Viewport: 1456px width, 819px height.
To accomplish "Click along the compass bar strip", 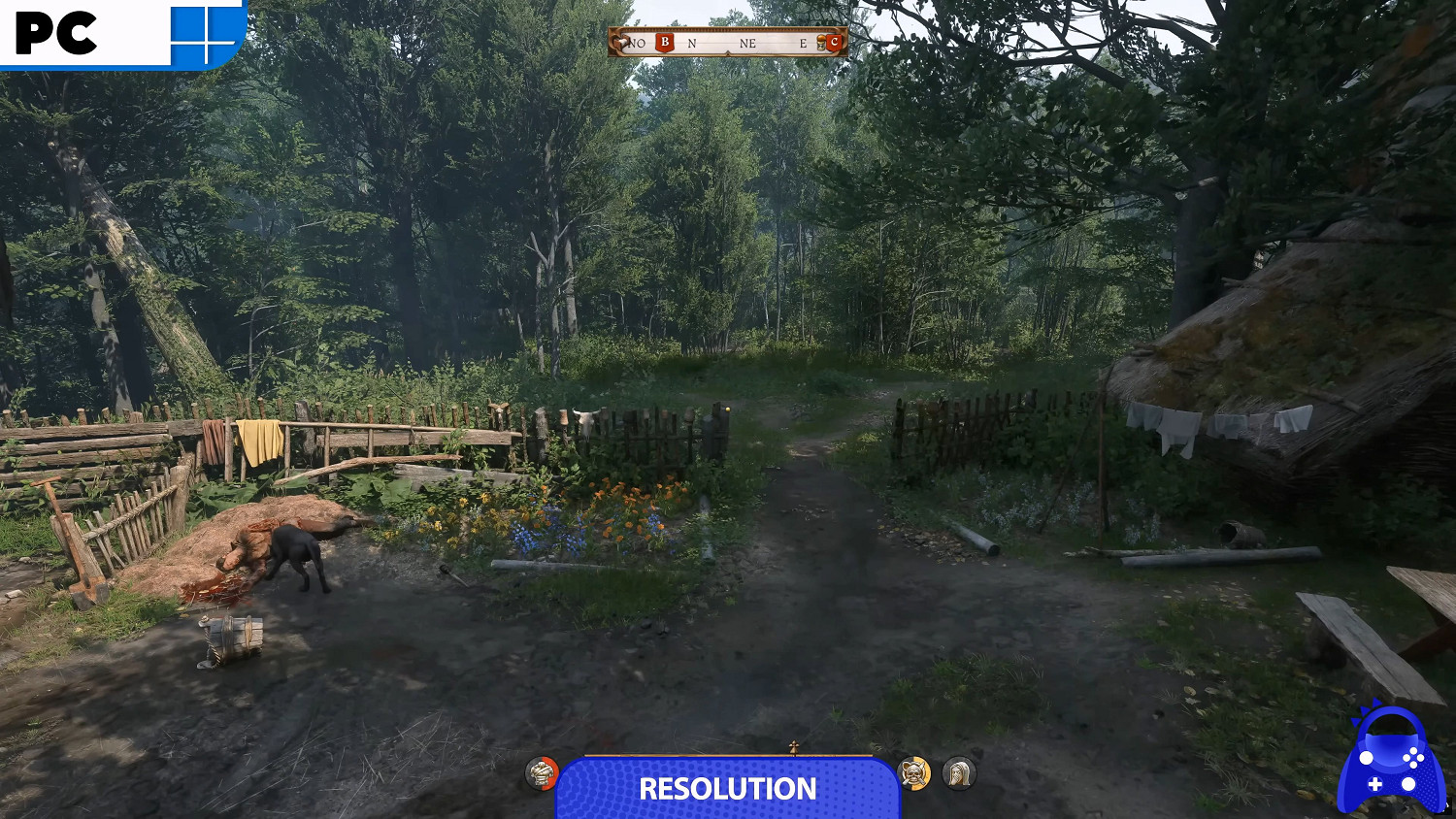I will pyautogui.click(x=728, y=43).
